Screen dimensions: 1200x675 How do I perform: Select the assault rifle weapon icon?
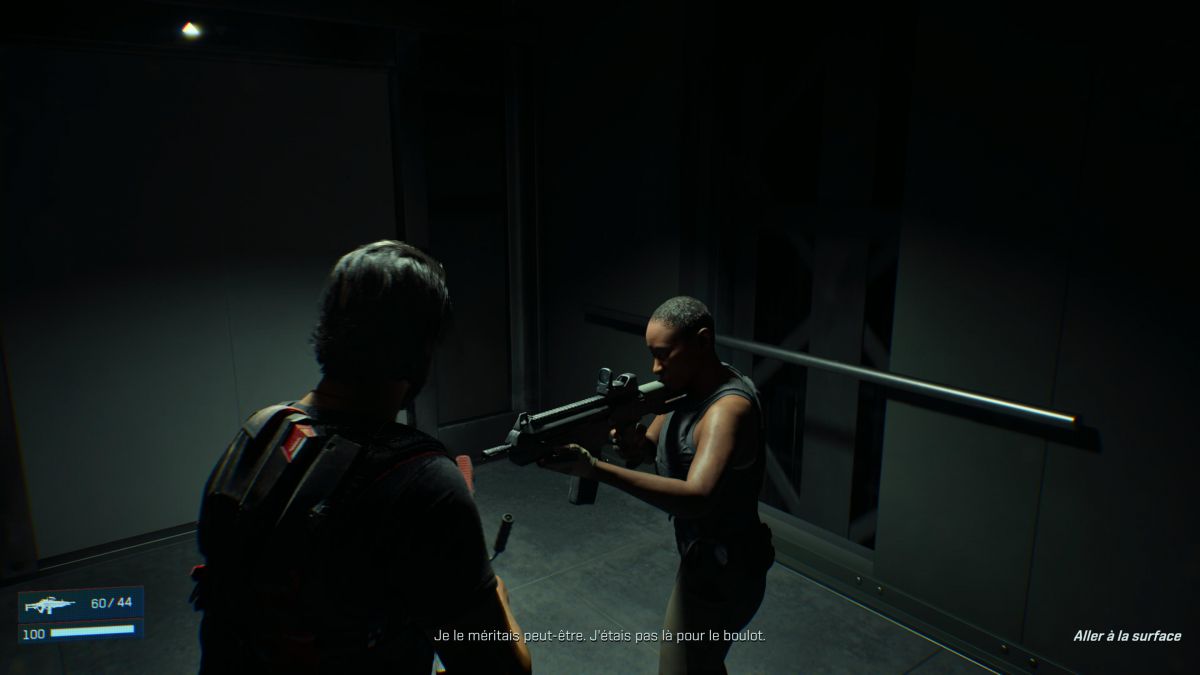tap(49, 604)
